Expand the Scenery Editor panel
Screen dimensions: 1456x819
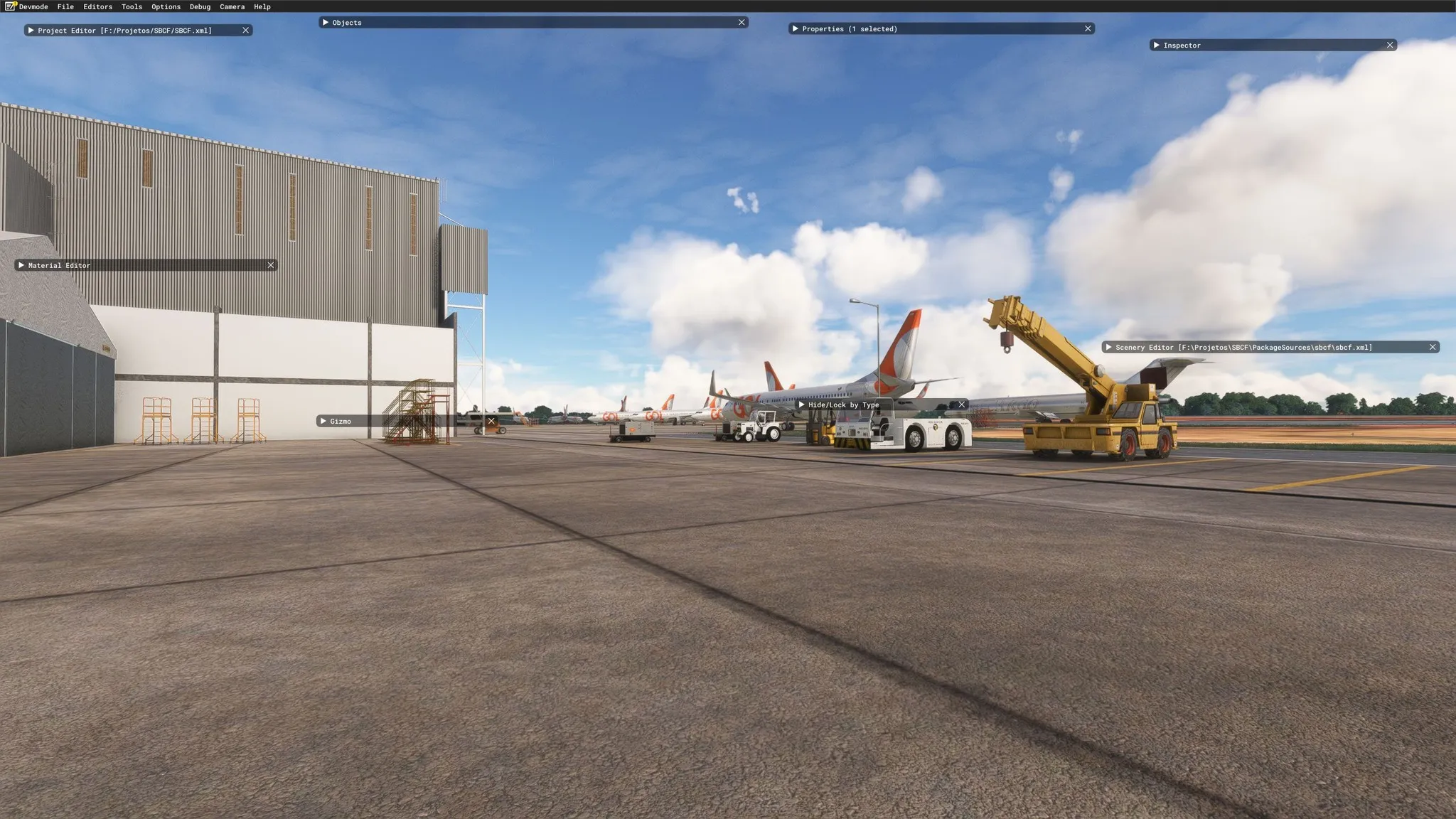click(x=1108, y=348)
